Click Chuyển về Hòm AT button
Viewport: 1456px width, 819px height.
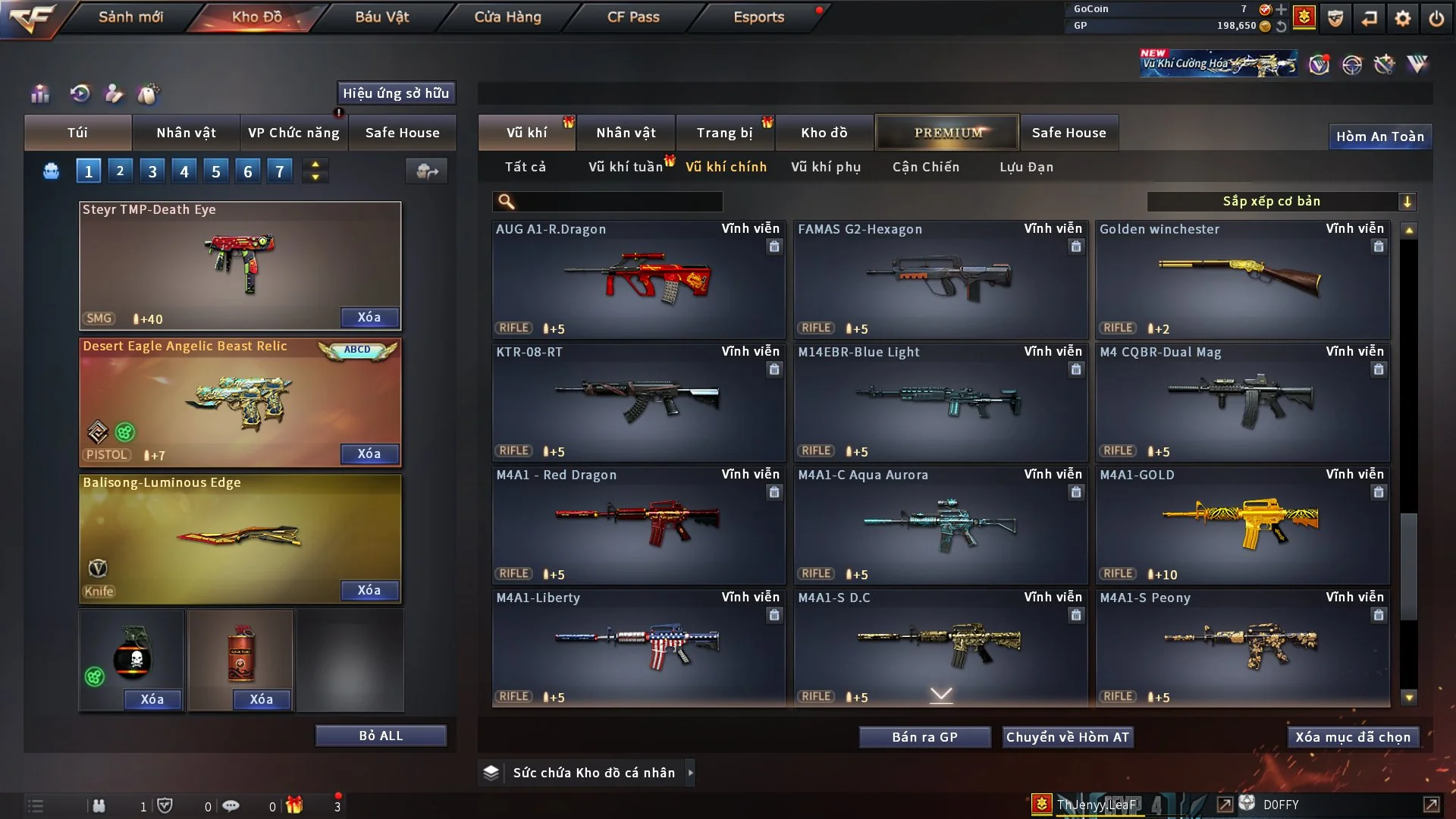click(x=1068, y=737)
